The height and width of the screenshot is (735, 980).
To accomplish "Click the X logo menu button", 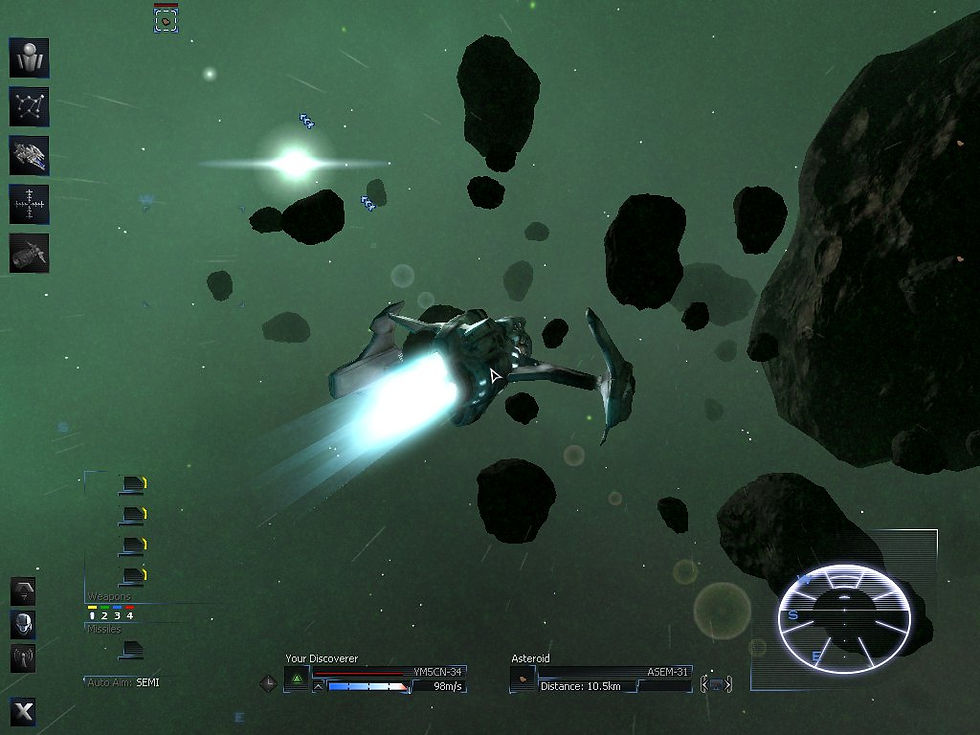I will click(23, 710).
